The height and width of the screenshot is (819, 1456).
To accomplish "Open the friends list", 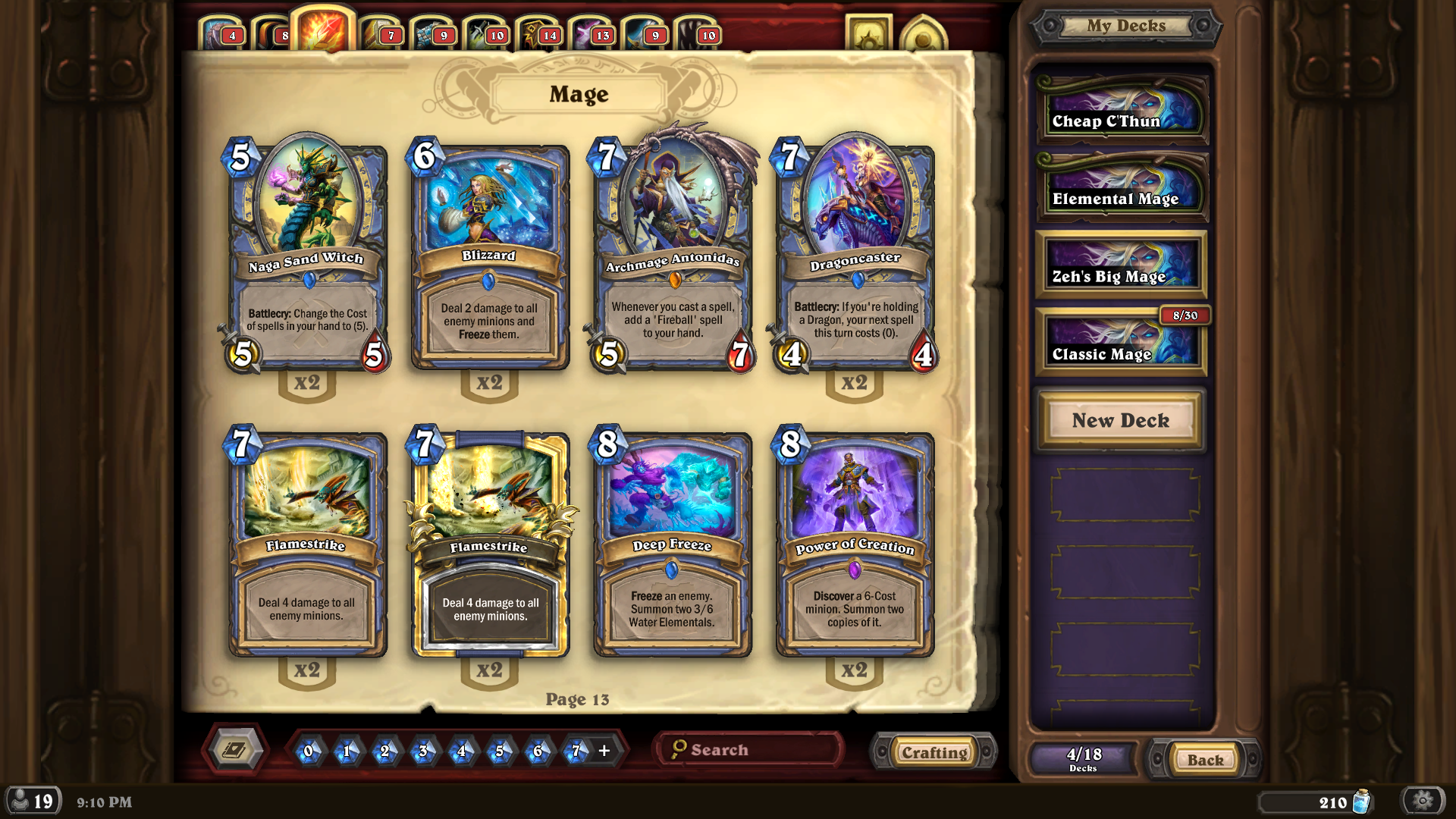I will pos(32,801).
